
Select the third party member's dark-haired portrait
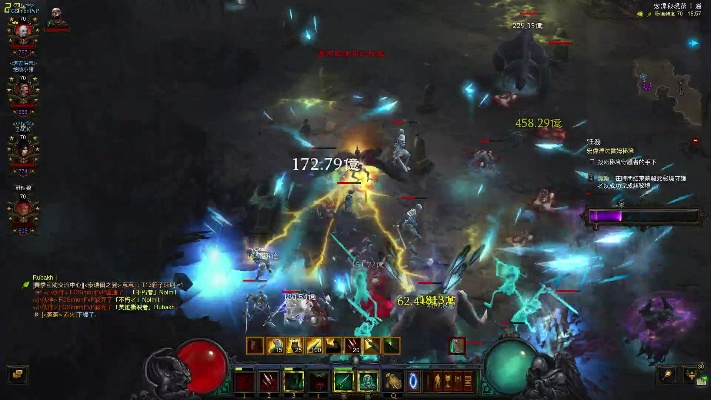[x=22, y=148]
